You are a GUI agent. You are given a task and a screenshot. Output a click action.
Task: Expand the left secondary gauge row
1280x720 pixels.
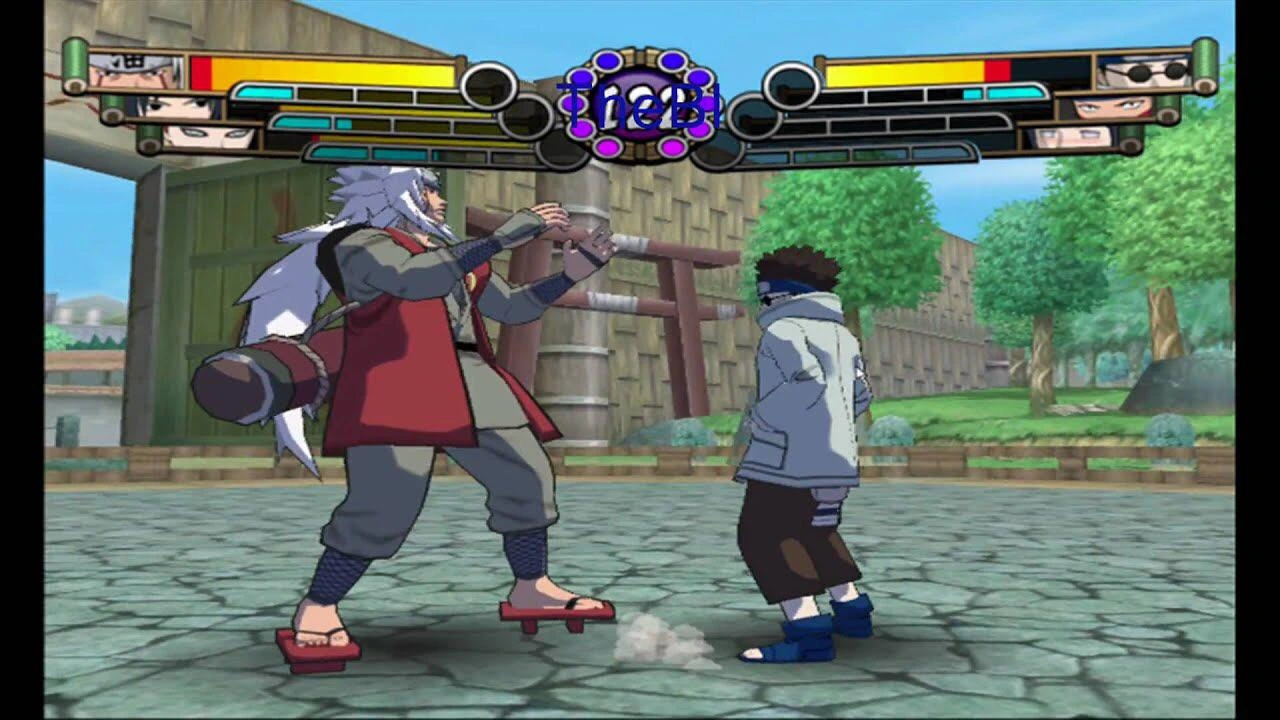point(390,123)
